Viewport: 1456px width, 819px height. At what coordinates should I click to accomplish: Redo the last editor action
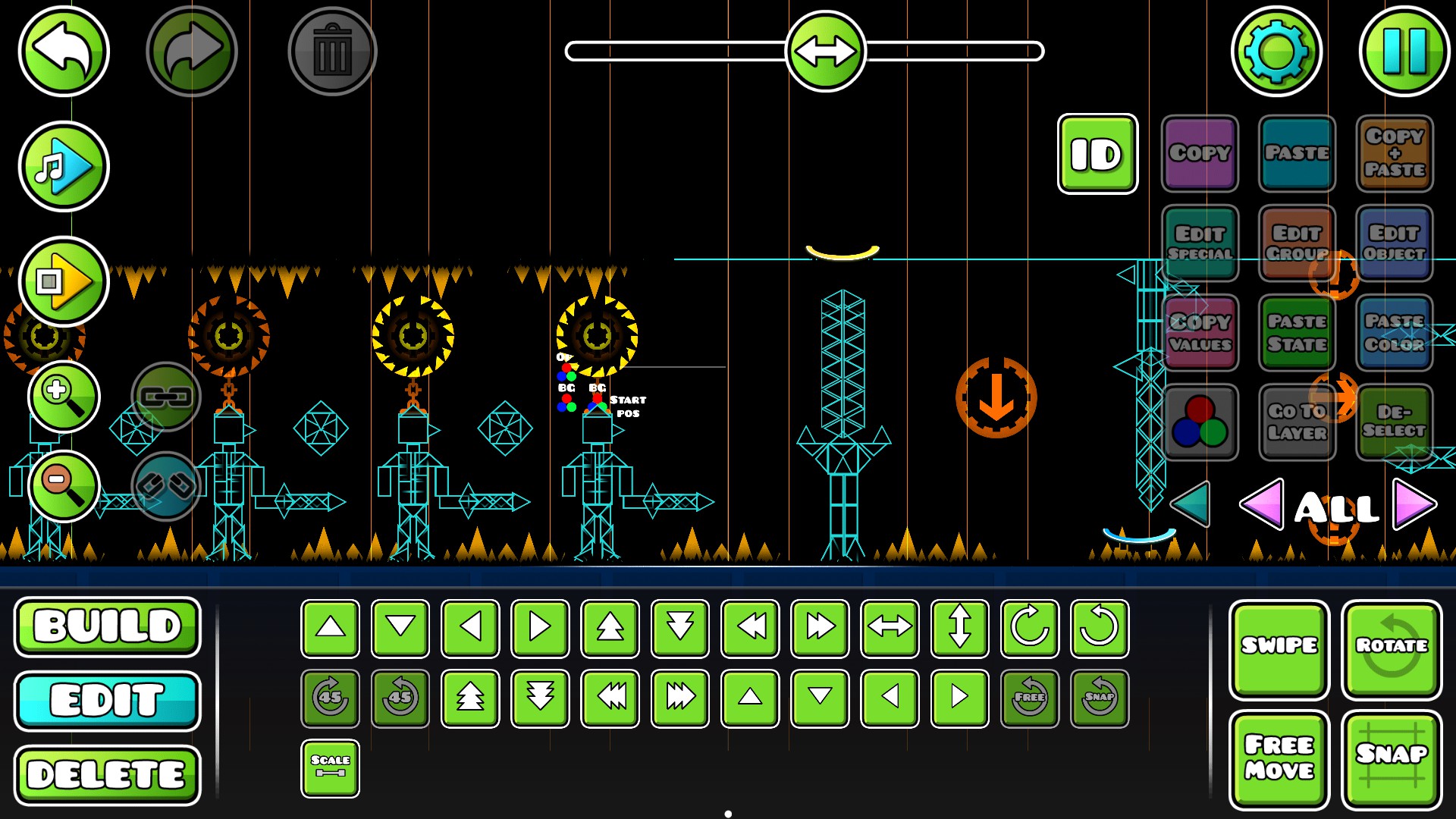pos(190,49)
